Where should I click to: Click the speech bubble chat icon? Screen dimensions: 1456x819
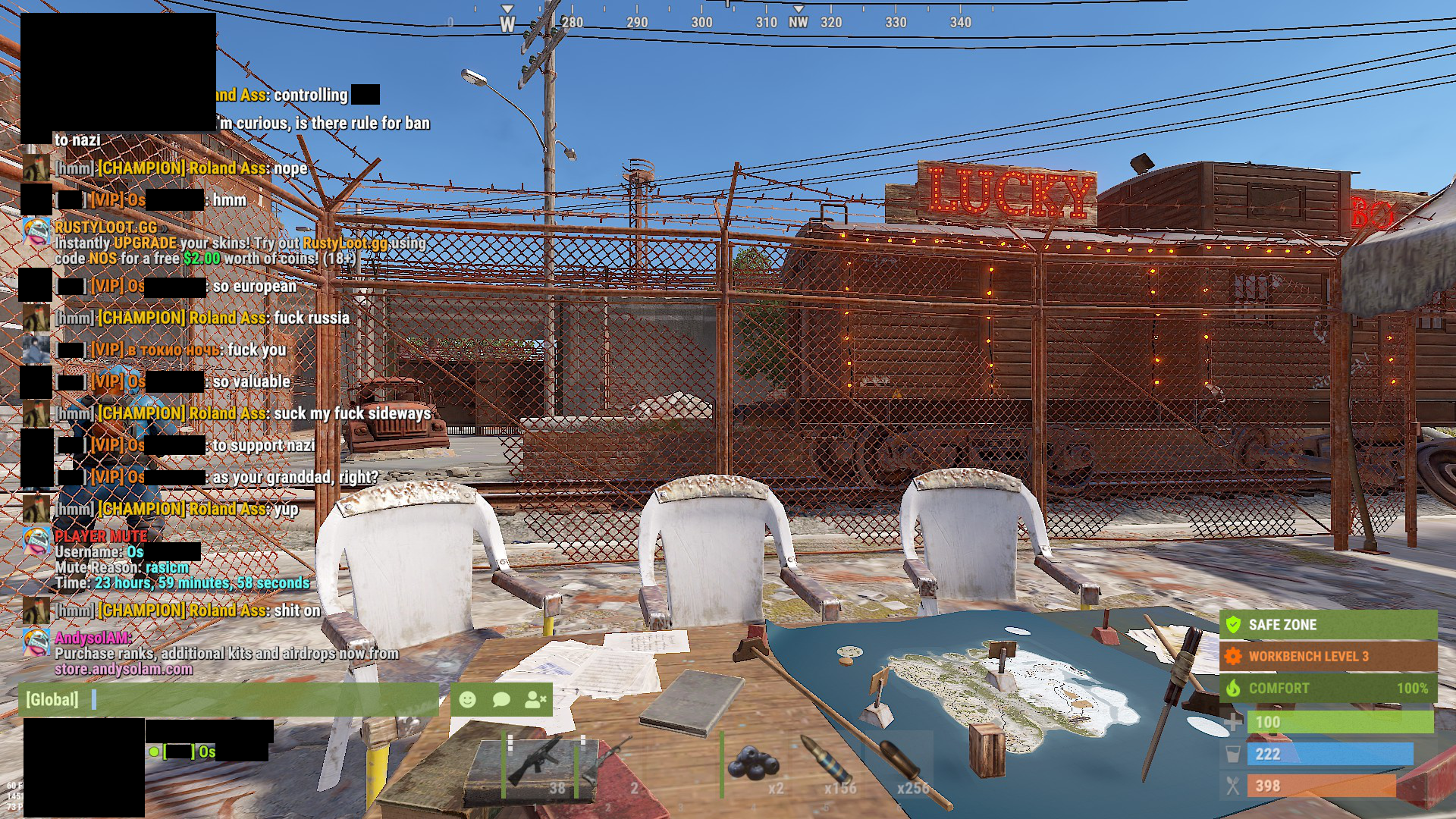pos(501,699)
